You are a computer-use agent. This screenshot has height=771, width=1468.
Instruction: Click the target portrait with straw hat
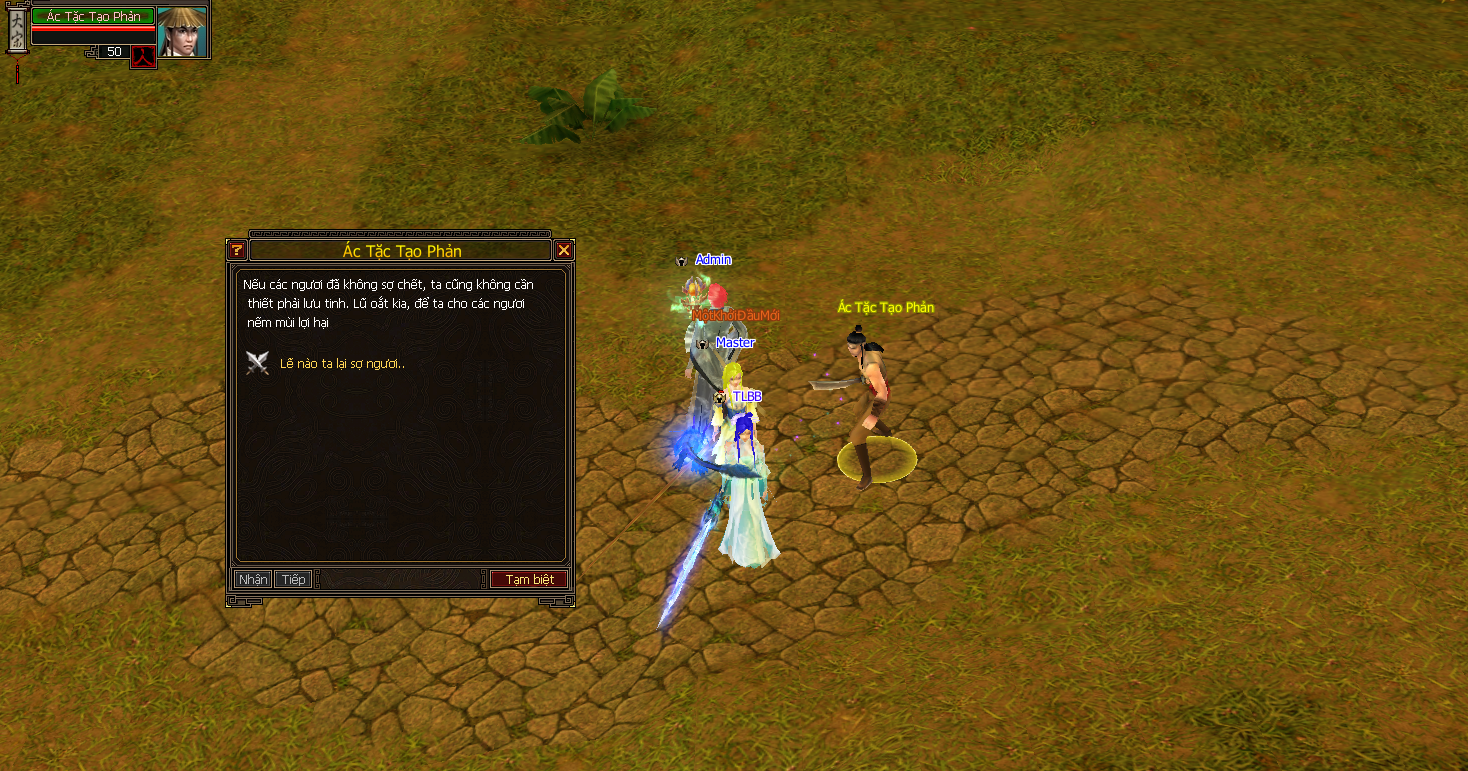(x=182, y=31)
